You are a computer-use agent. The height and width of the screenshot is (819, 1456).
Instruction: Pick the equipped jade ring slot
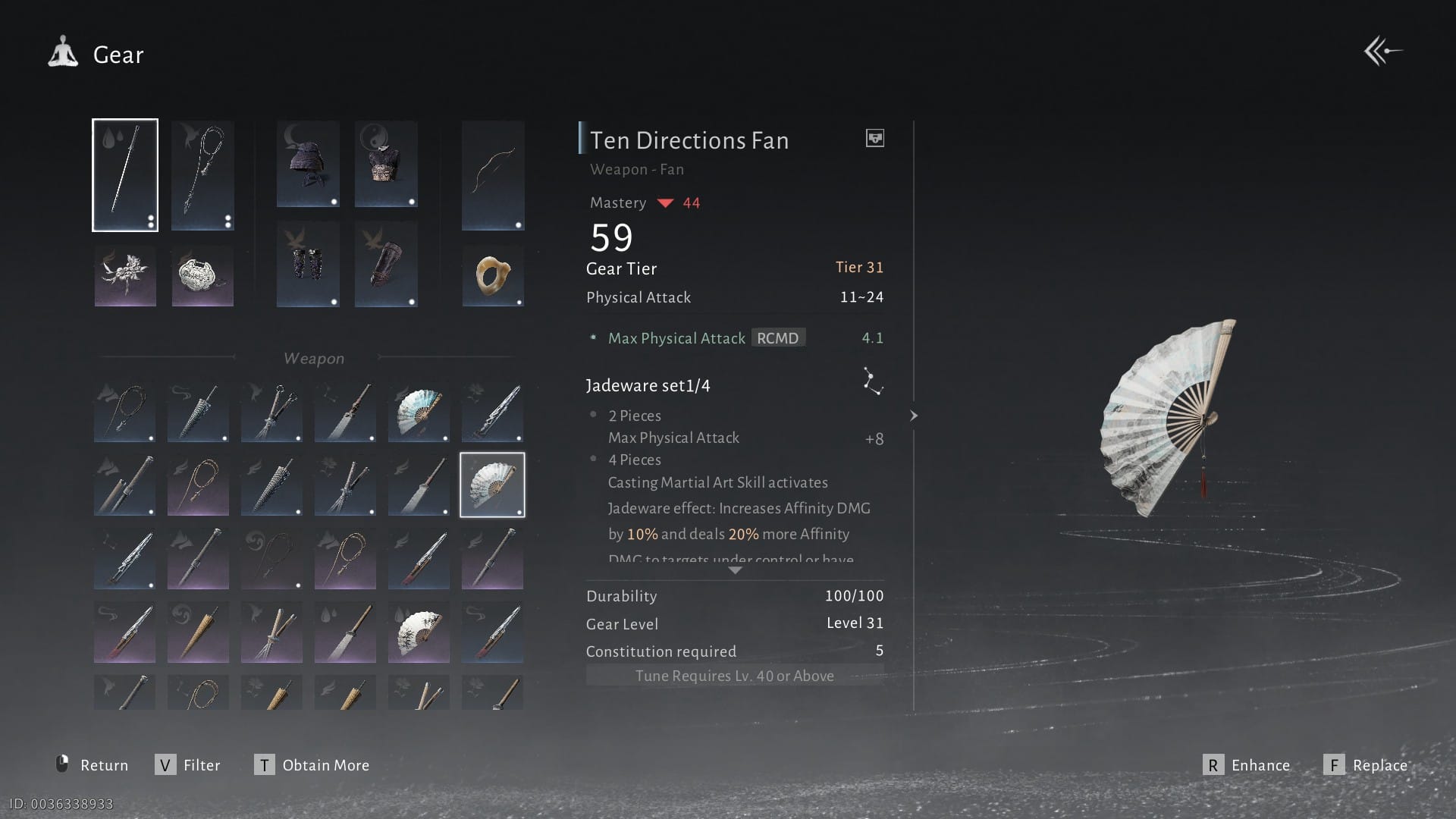pos(493,275)
